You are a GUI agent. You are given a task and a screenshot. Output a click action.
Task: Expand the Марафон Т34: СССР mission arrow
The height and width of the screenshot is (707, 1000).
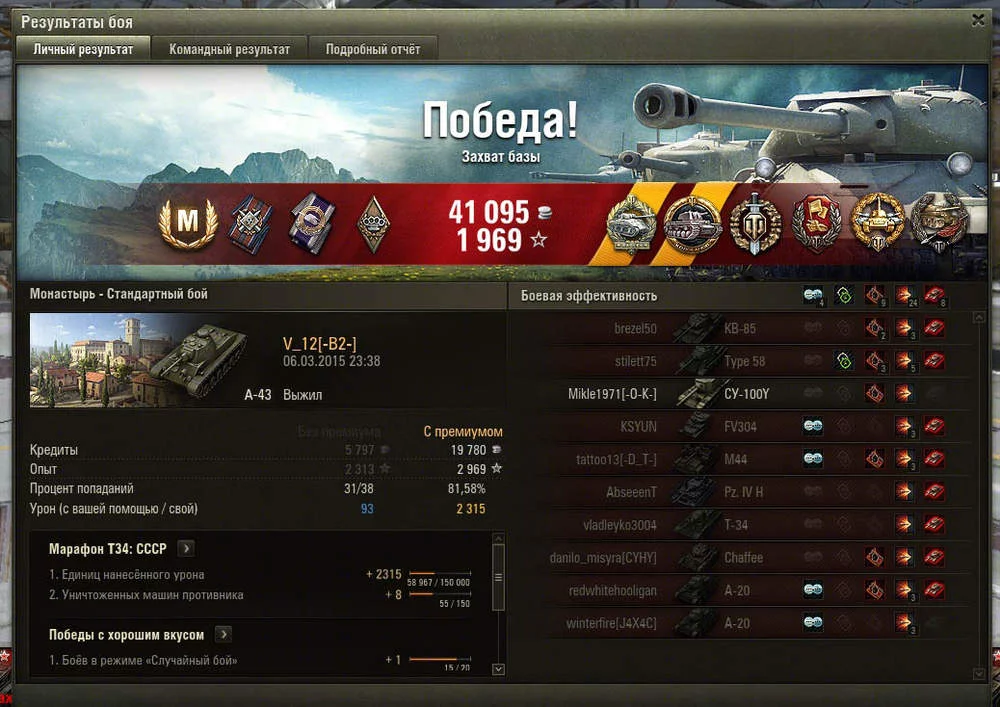187,548
